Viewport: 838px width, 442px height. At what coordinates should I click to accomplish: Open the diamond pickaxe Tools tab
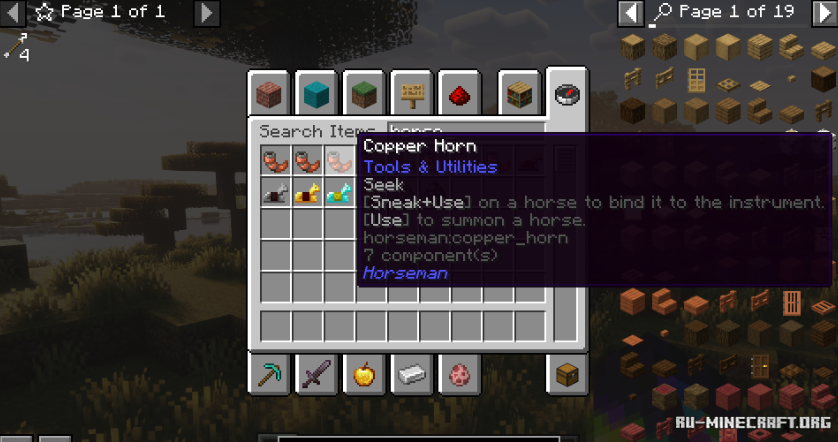click(x=270, y=375)
